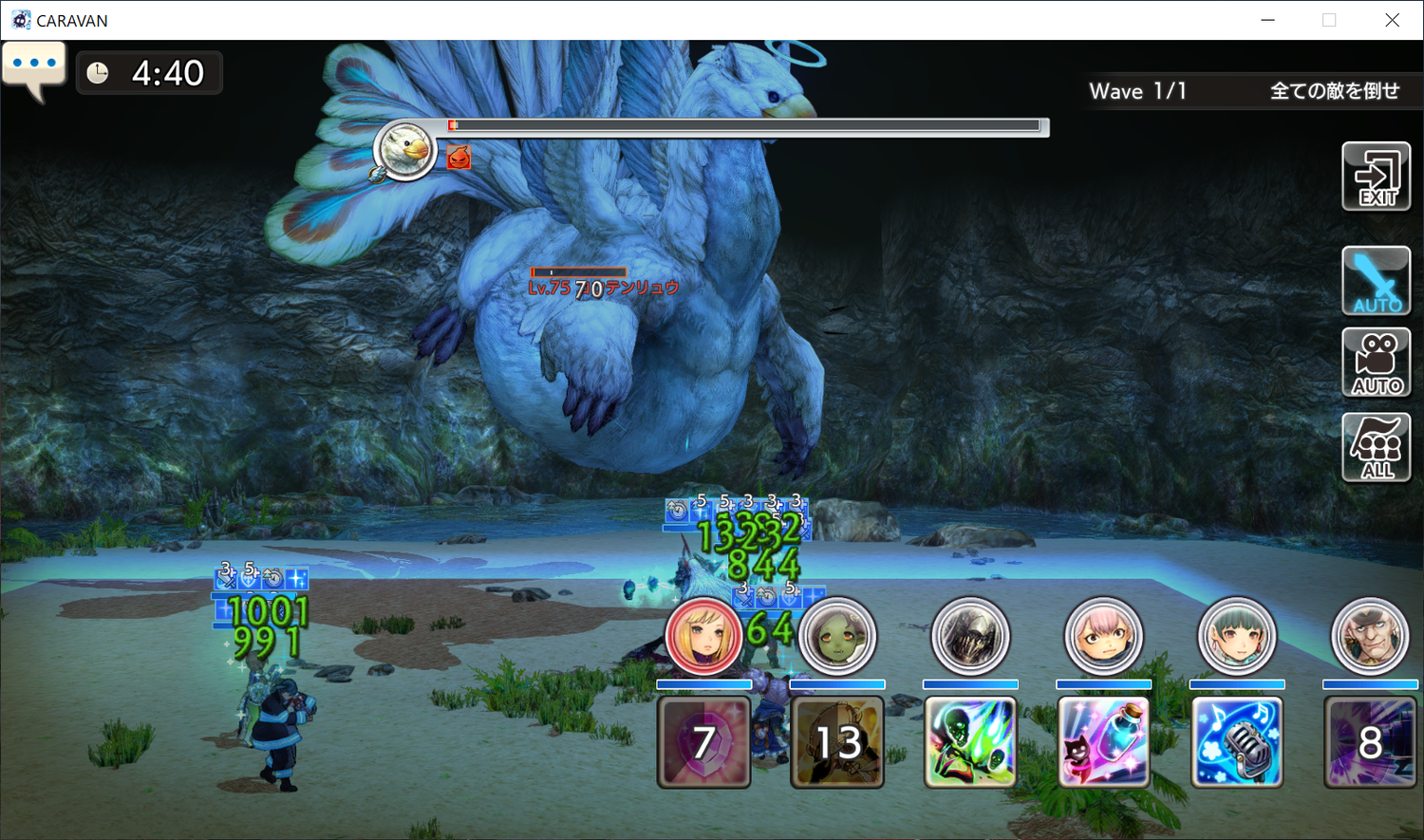Click the purple skill on cooldown 8
This screenshot has height=840, width=1424.
1370,742
